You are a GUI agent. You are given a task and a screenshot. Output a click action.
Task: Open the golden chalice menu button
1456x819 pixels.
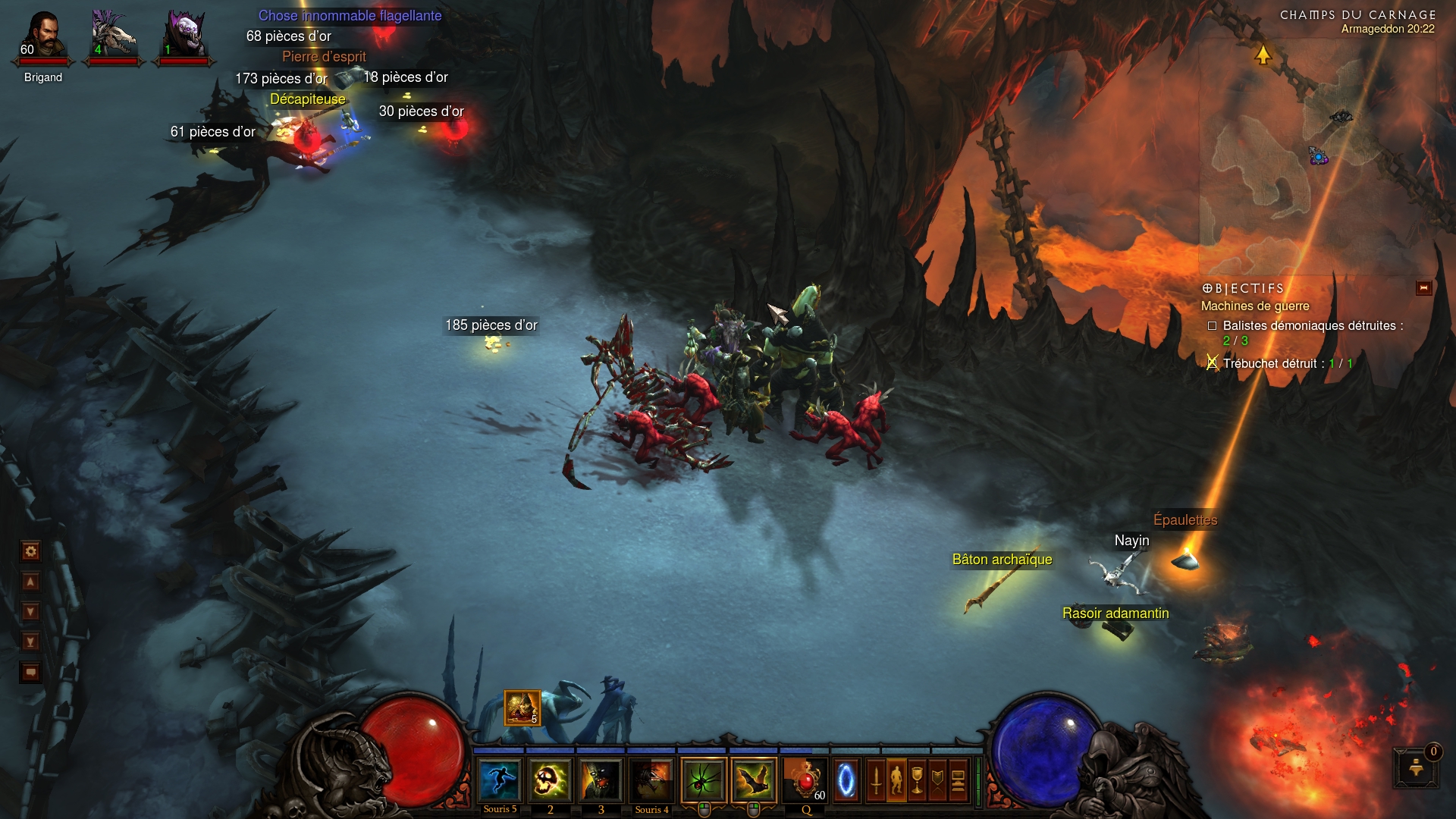[x=917, y=780]
